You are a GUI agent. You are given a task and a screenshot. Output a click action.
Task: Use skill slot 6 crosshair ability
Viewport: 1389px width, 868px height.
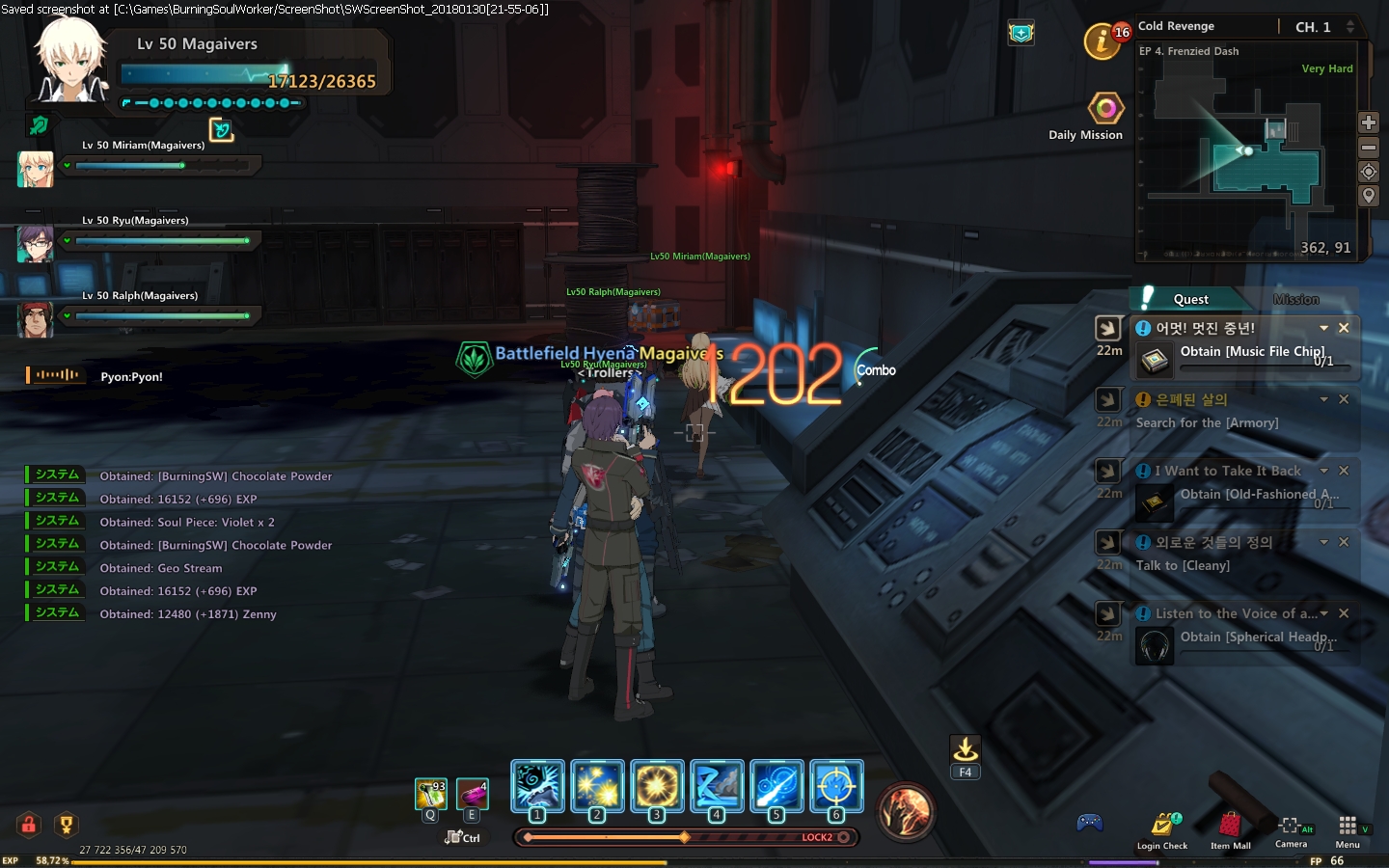point(836,786)
